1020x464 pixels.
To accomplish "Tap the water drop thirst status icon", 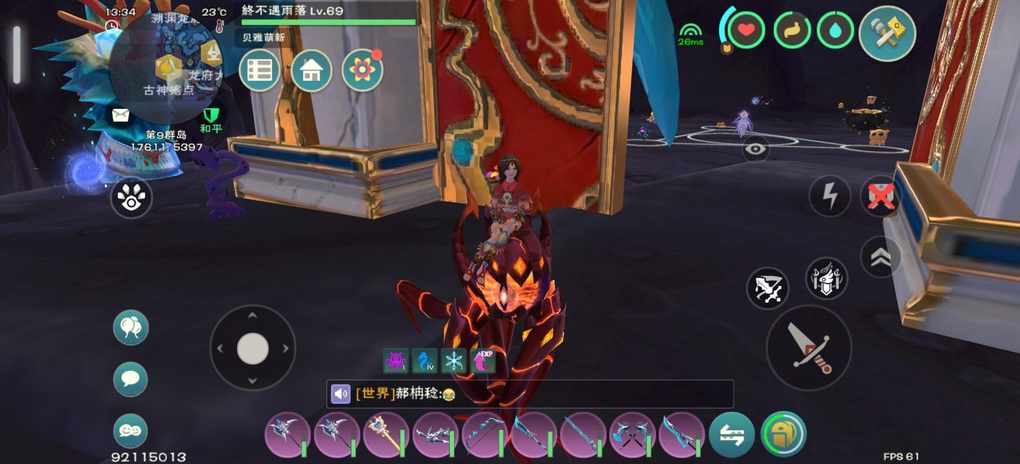I will (x=835, y=30).
